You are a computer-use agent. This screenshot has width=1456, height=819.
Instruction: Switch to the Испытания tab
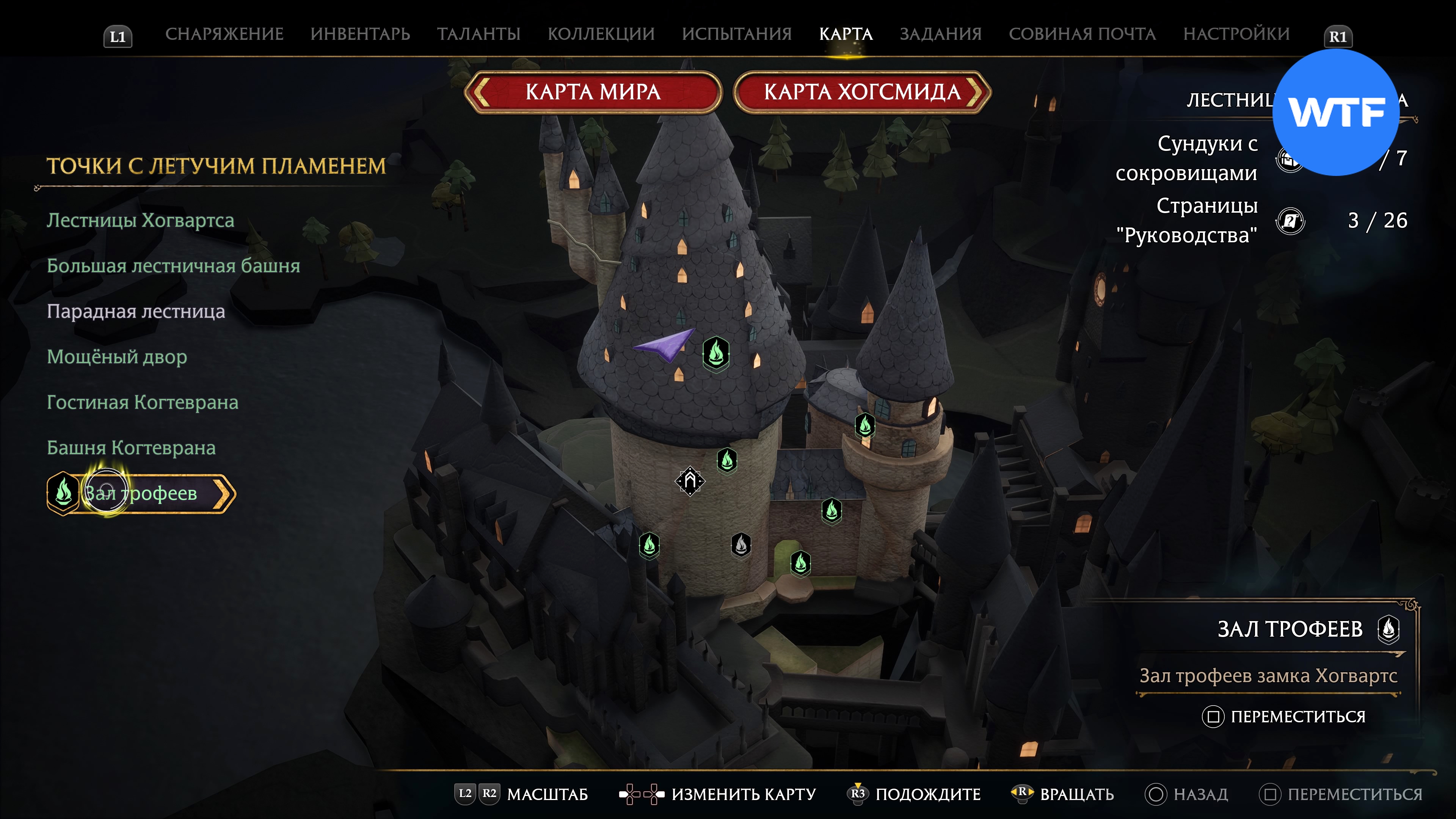[736, 34]
